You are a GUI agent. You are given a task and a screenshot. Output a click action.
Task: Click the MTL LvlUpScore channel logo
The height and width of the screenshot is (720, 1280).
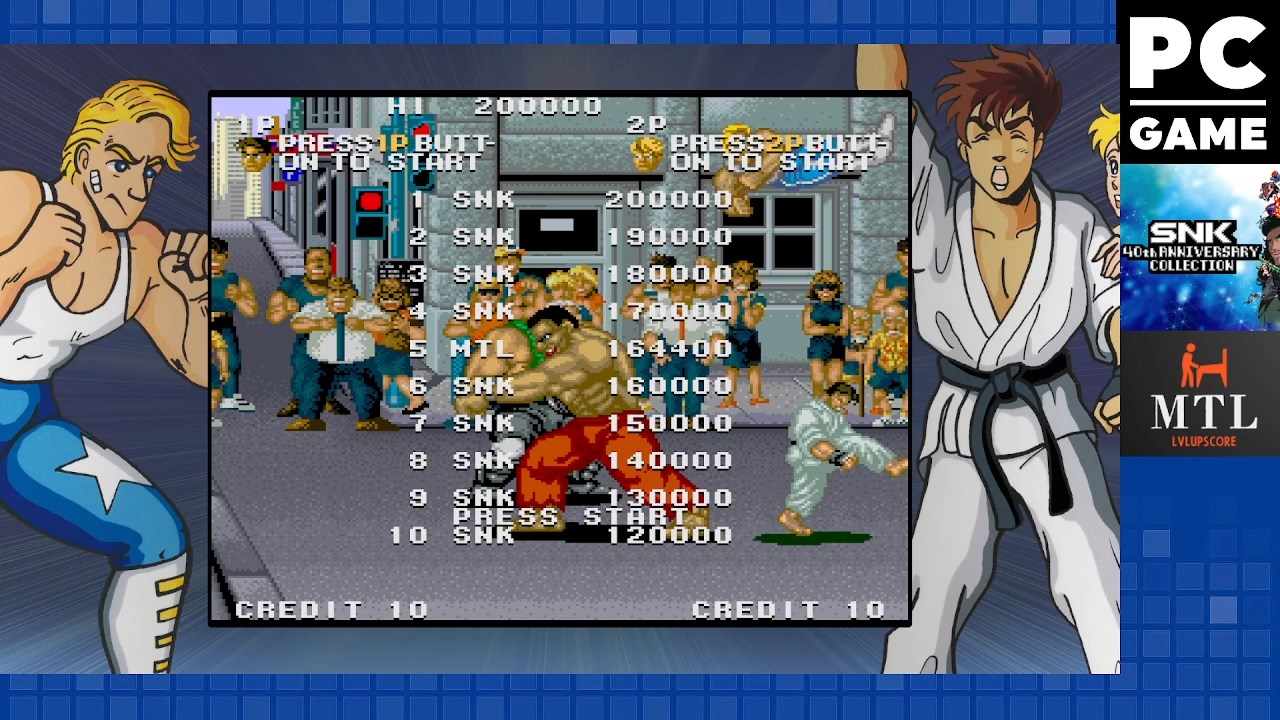point(1200,394)
